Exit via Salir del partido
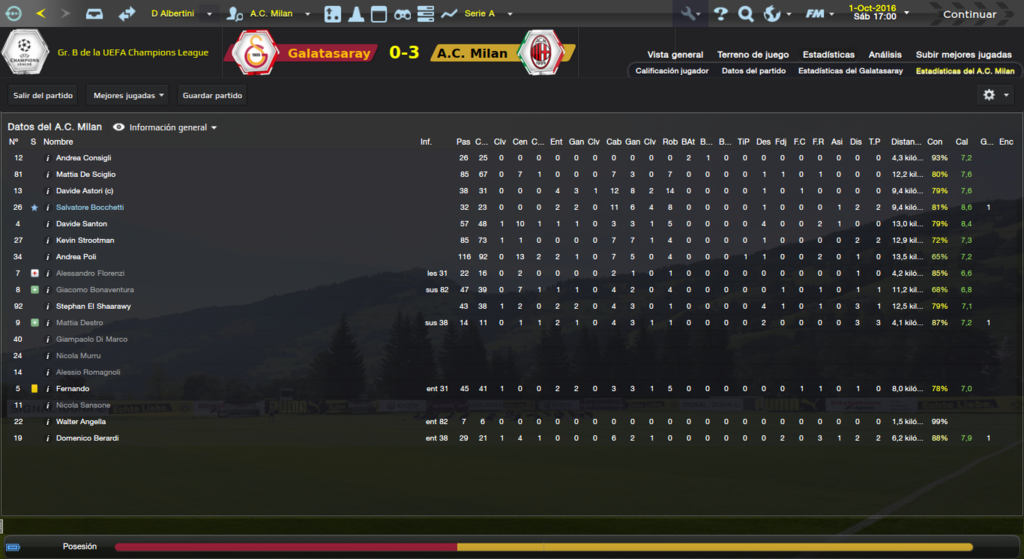The height and width of the screenshot is (559, 1024). point(43,96)
